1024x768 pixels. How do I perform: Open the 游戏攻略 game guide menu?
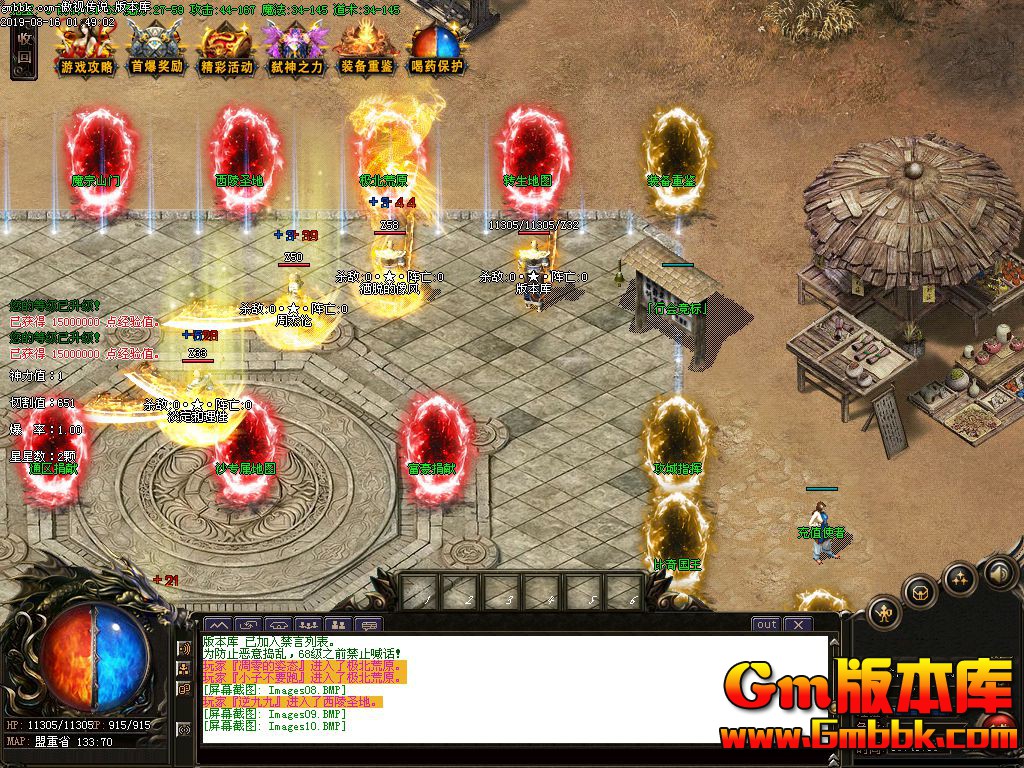click(87, 48)
